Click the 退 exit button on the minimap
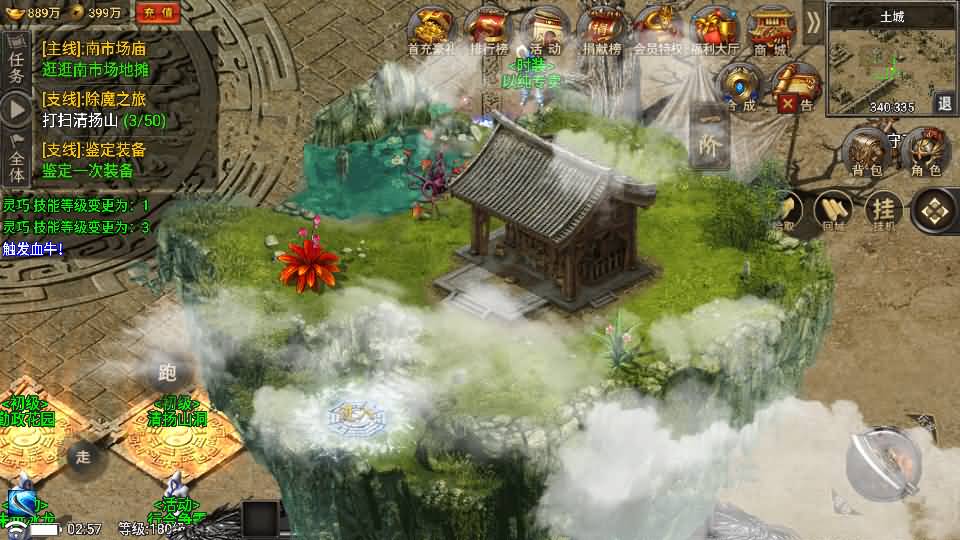 coord(944,103)
